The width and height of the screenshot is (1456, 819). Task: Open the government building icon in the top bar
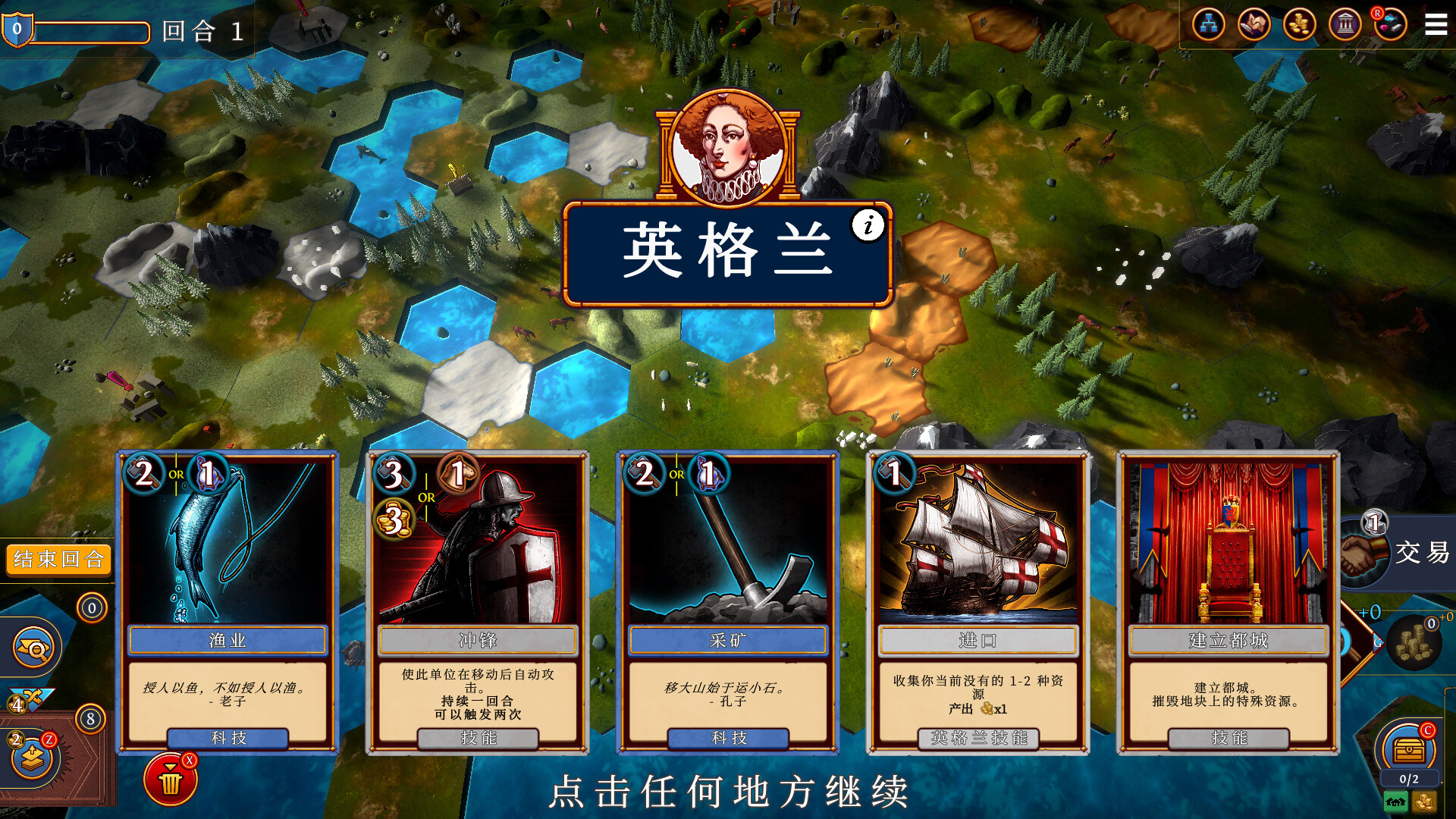(1347, 24)
